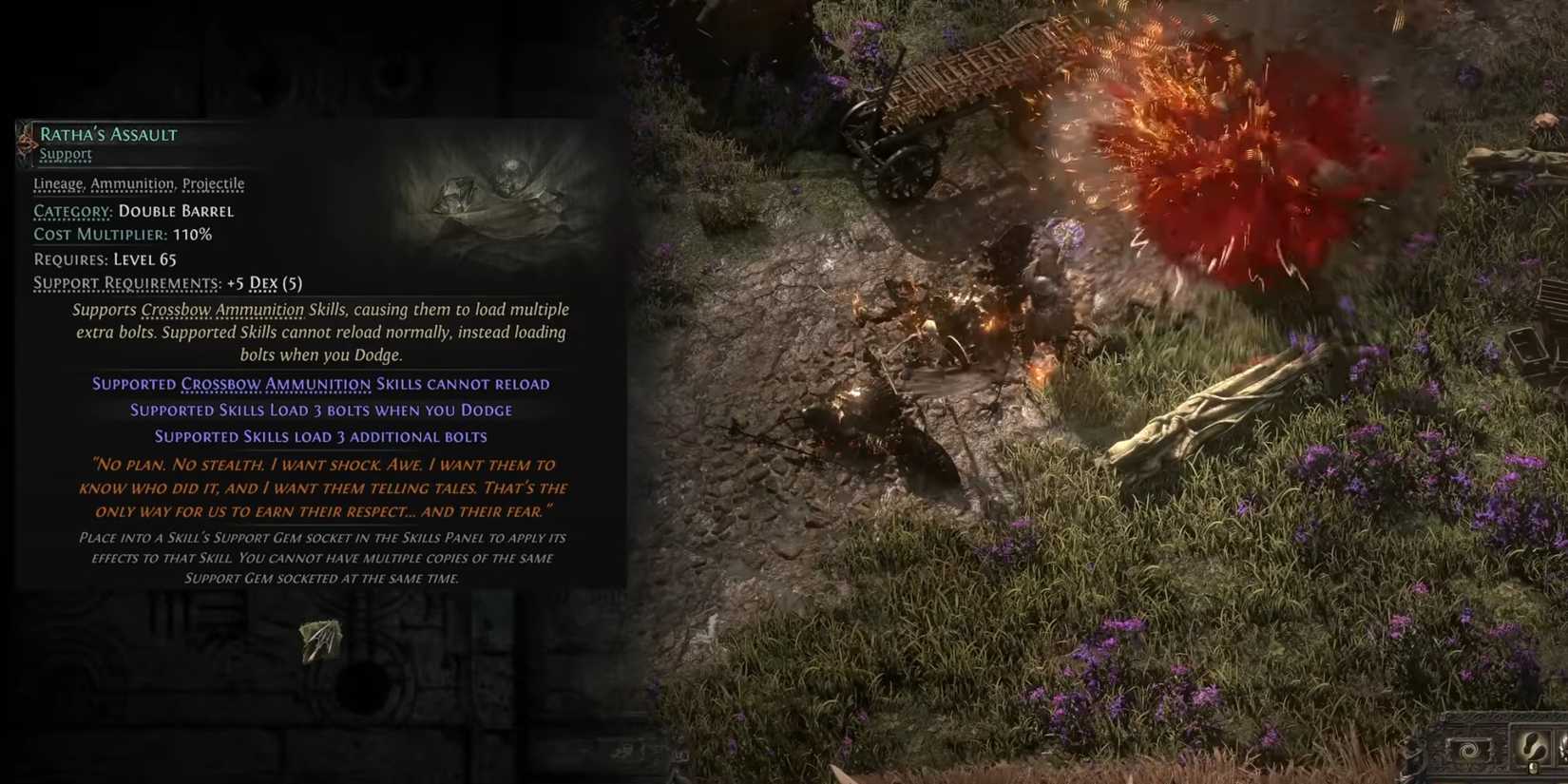
Task: Click Crossbow Ammunition in the blue modifier line
Action: pos(276,384)
